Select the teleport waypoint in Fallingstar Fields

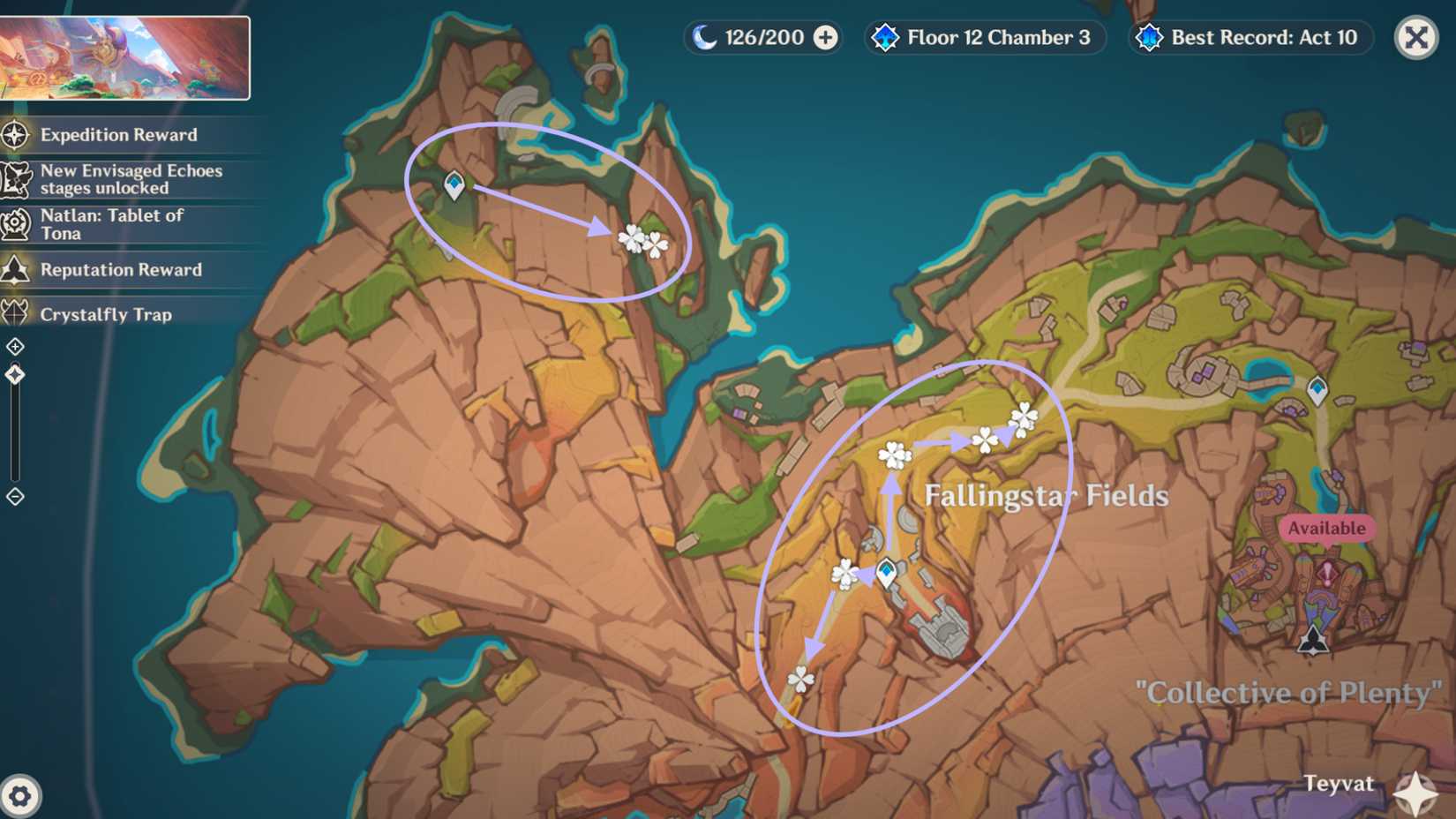tap(885, 572)
